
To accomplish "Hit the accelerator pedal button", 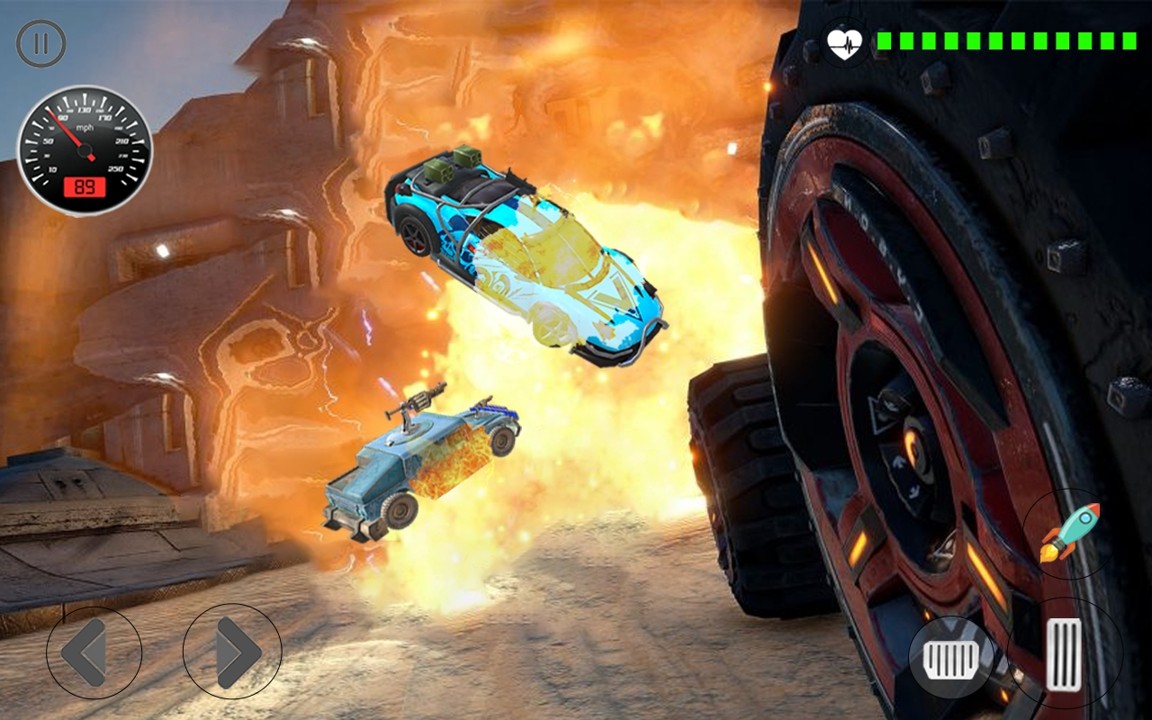I will click(x=1064, y=654).
